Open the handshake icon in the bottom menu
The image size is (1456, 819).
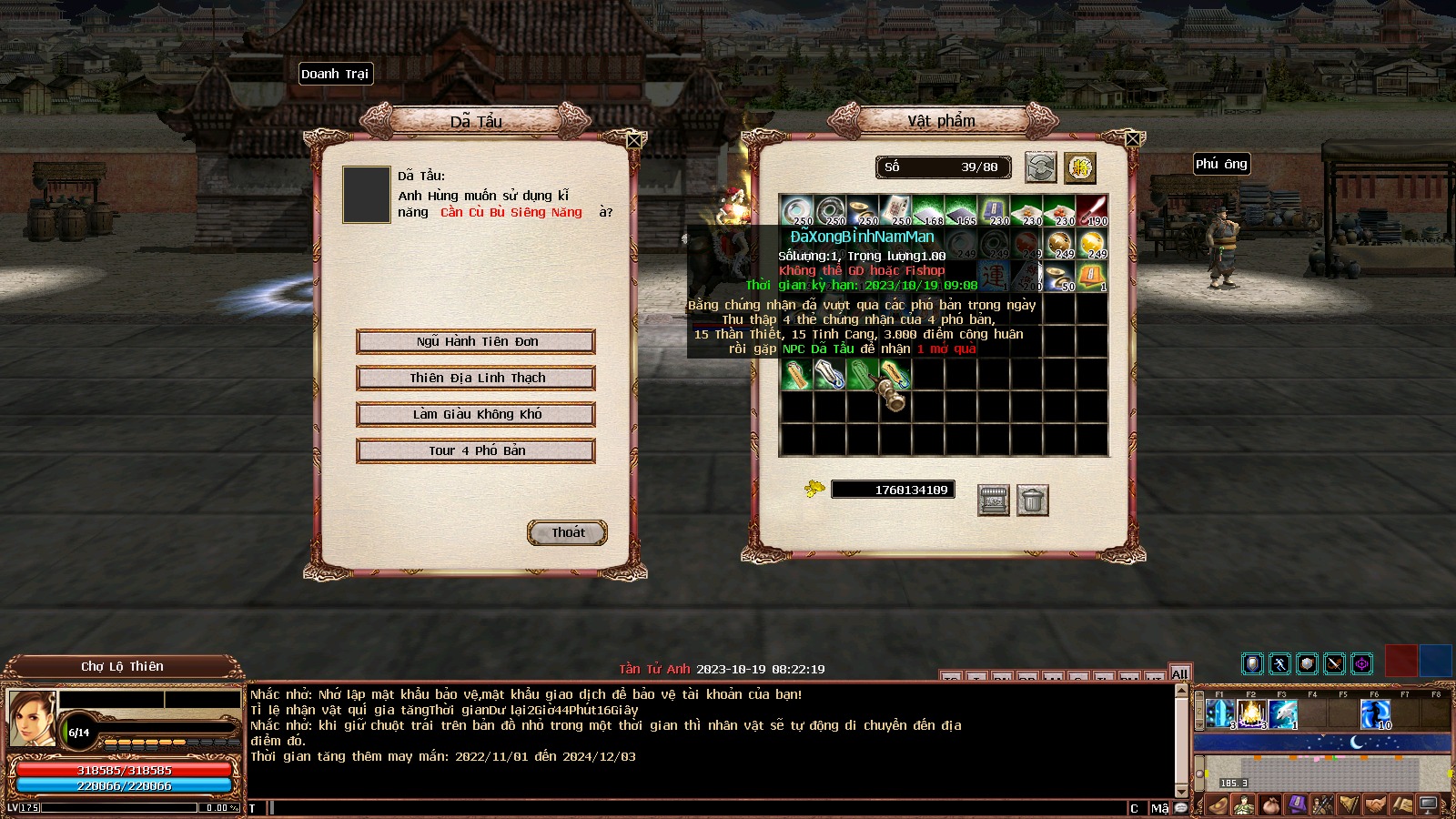pyautogui.click(x=1375, y=805)
